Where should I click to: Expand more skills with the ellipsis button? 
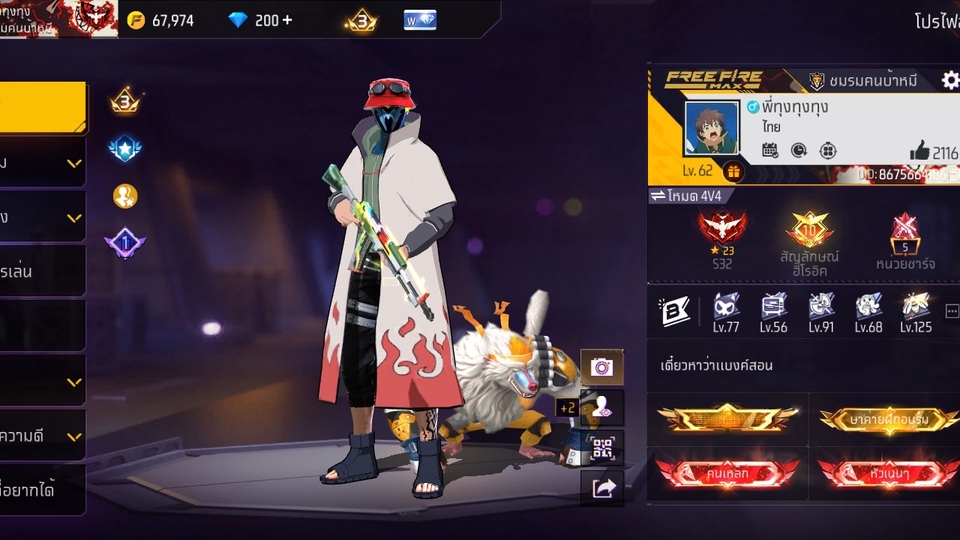pyautogui.click(x=951, y=311)
